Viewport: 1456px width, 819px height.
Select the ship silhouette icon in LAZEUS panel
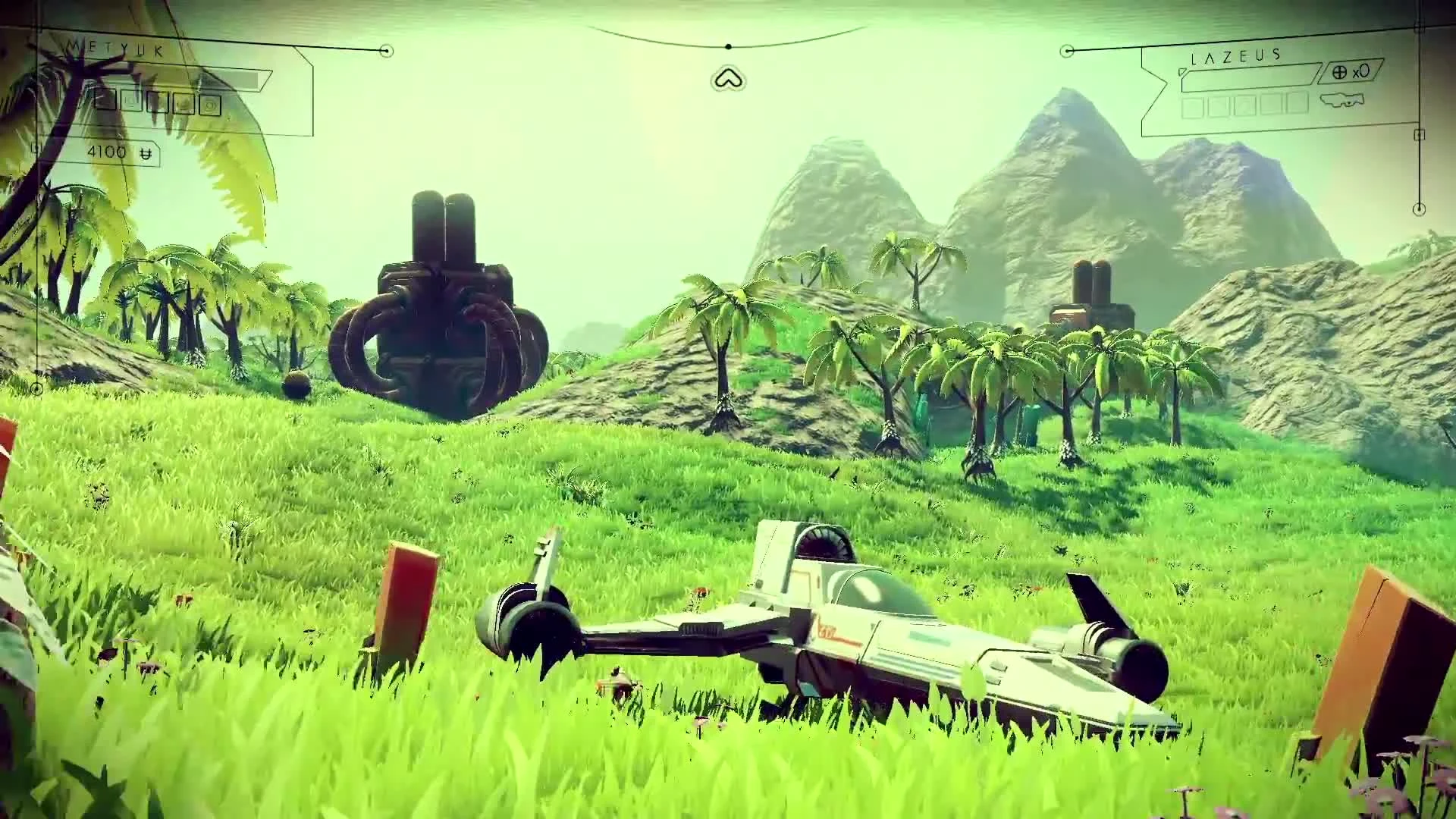[1341, 100]
